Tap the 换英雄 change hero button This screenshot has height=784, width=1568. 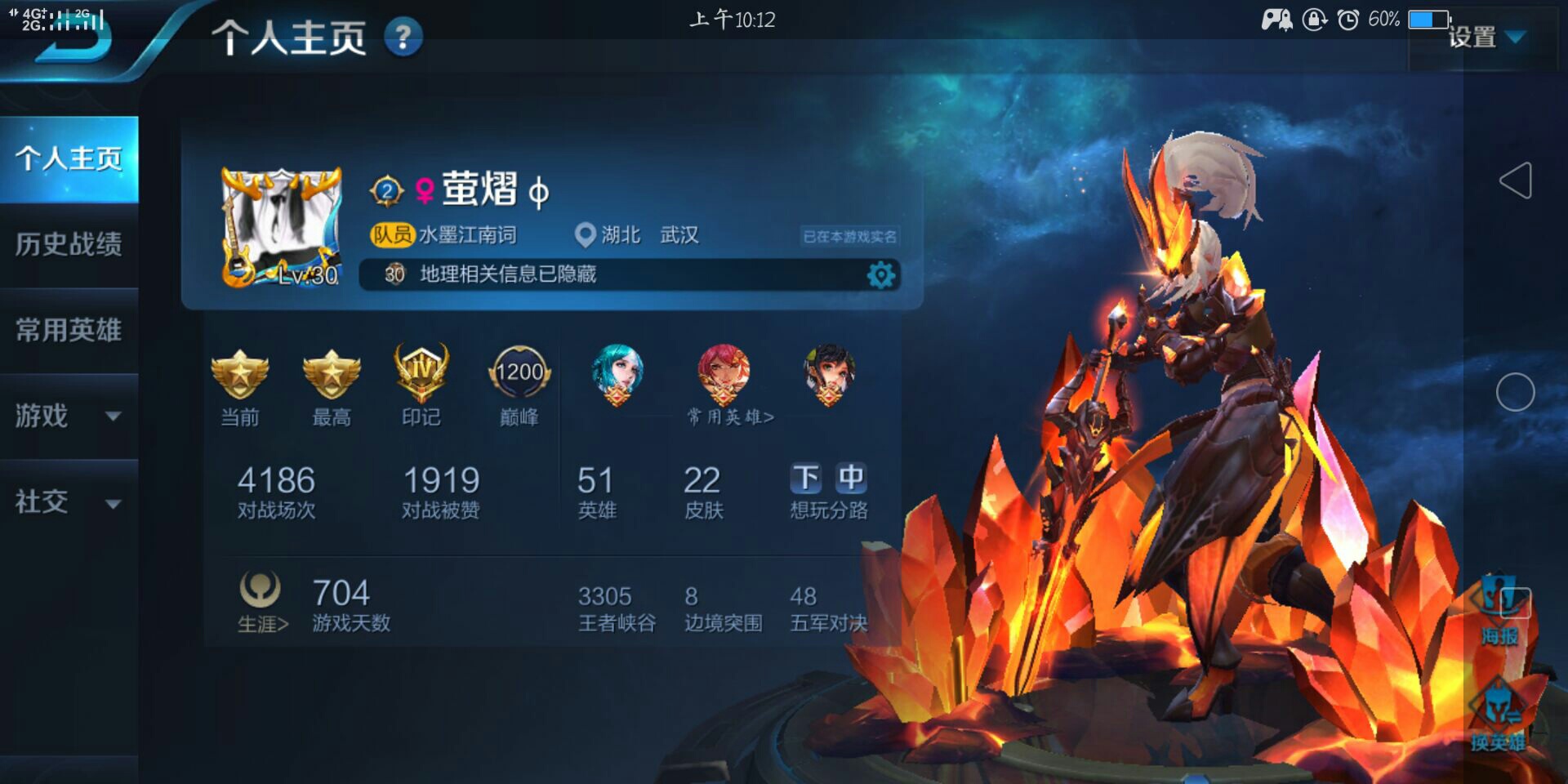pyautogui.click(x=1499, y=717)
